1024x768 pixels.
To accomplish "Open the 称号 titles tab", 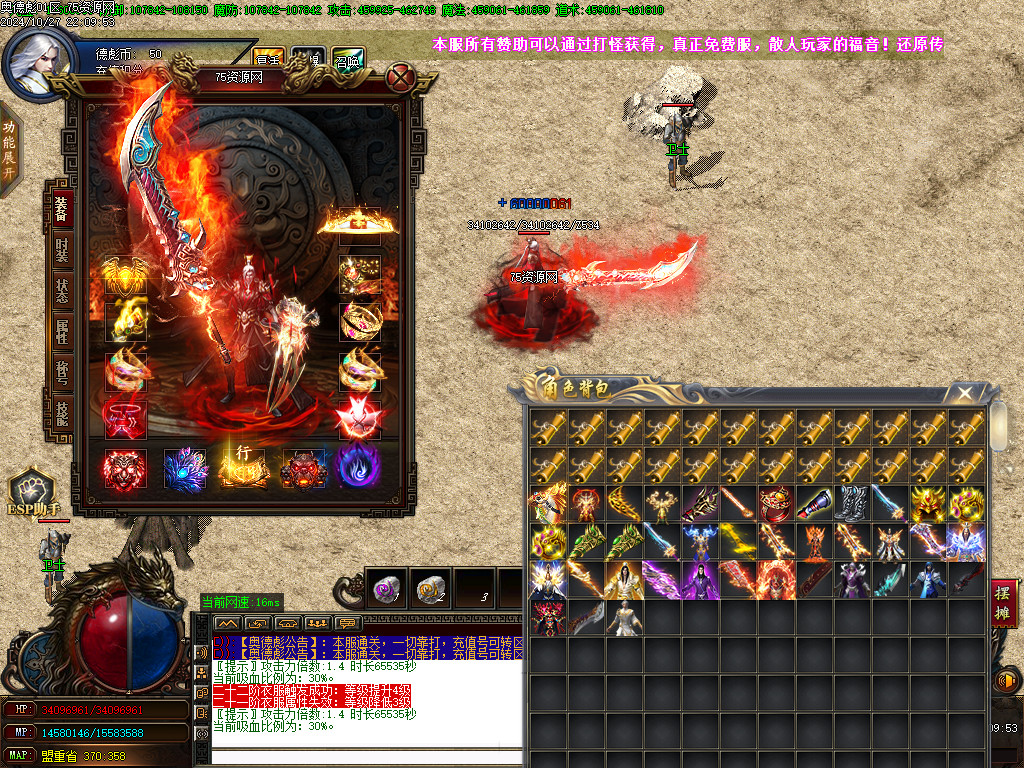I will 62,373.
